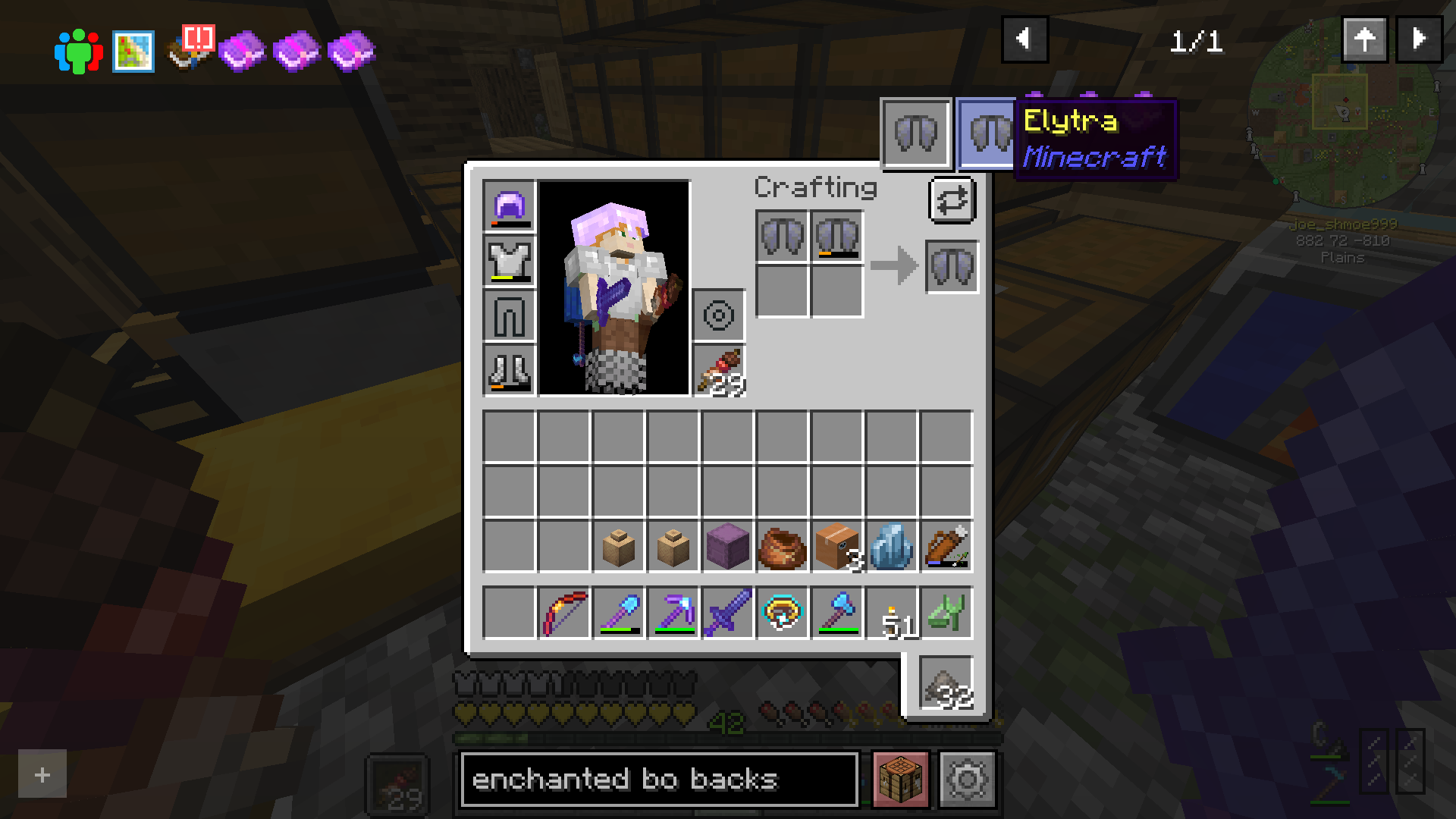Select the enchanted pickaxe in the hotbar
Viewport: 1456px width, 819px height.
tap(673, 613)
